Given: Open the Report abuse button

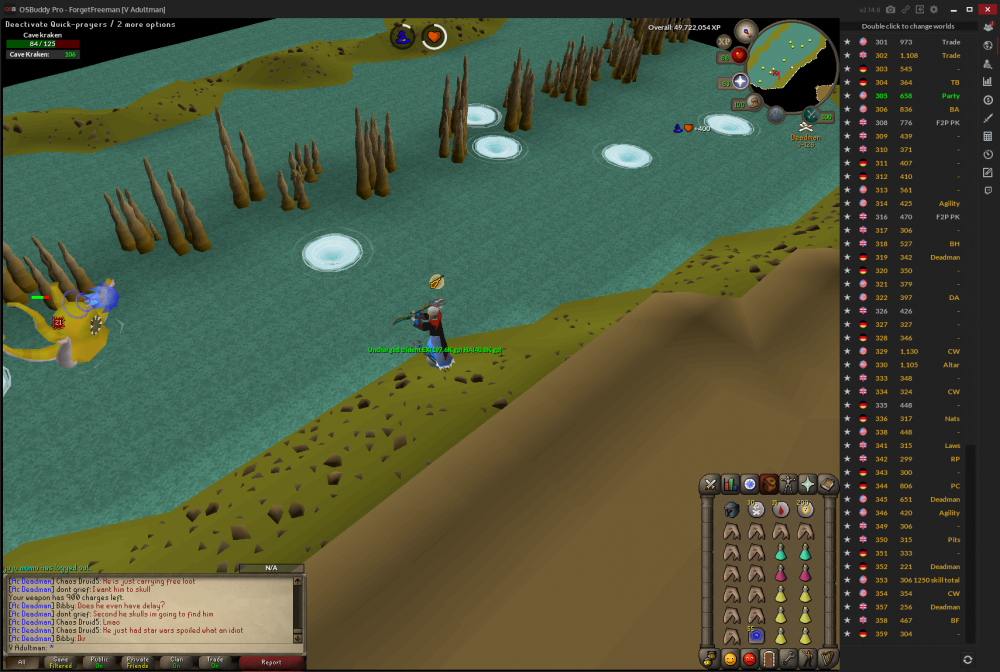Looking at the screenshot, I should [271, 661].
